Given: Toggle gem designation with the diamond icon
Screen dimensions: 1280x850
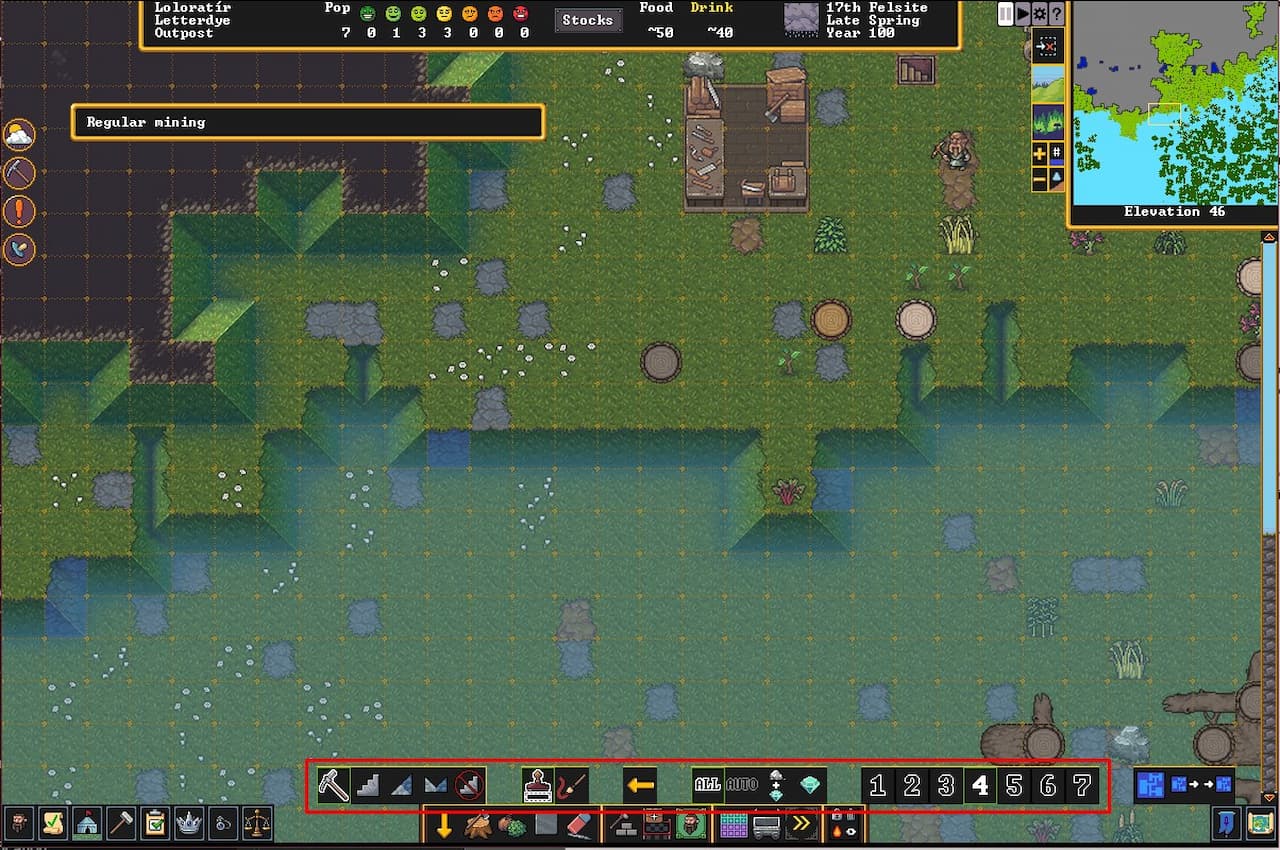Looking at the screenshot, I should (x=811, y=786).
